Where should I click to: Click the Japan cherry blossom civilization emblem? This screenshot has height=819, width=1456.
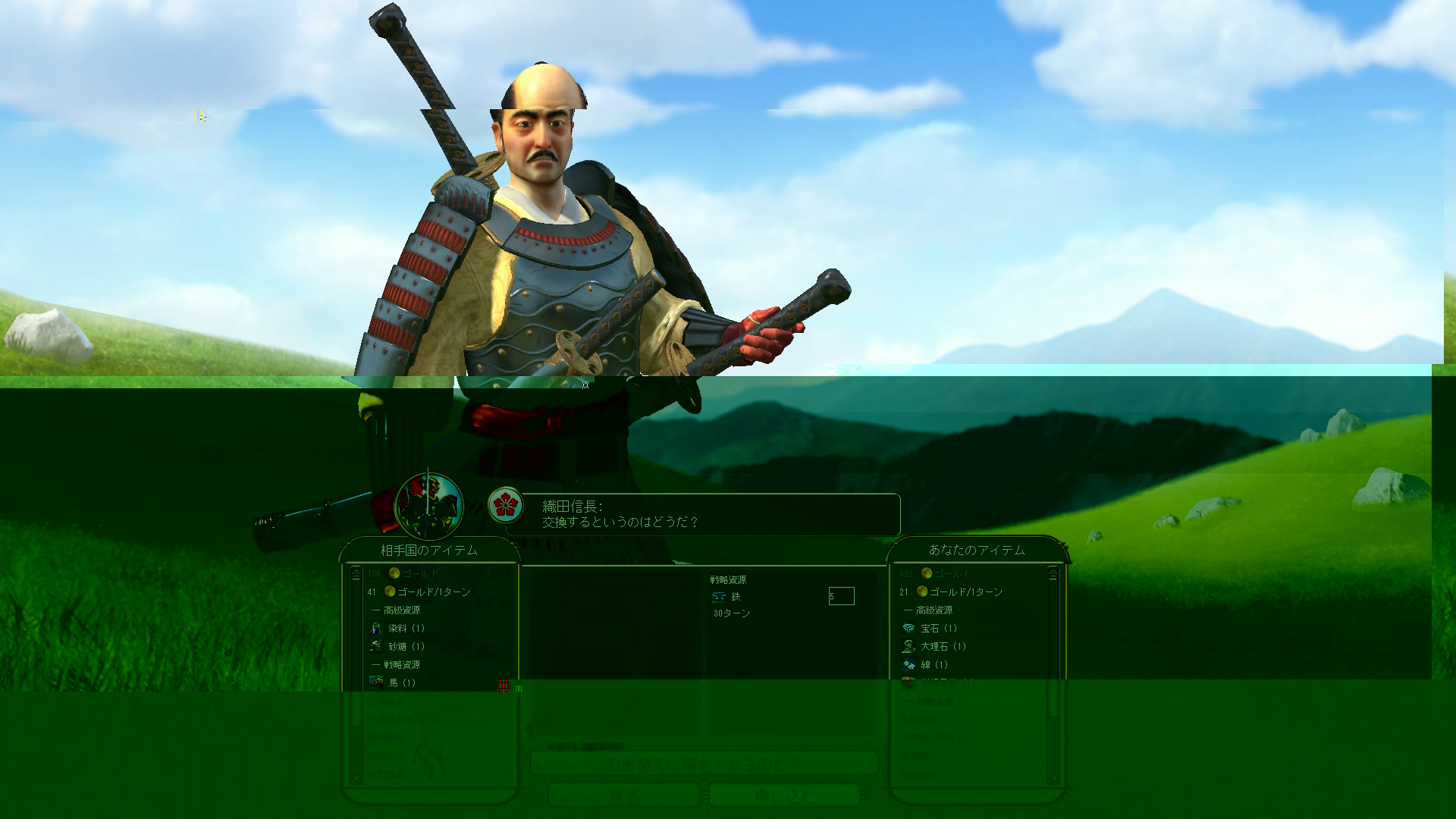(x=505, y=504)
